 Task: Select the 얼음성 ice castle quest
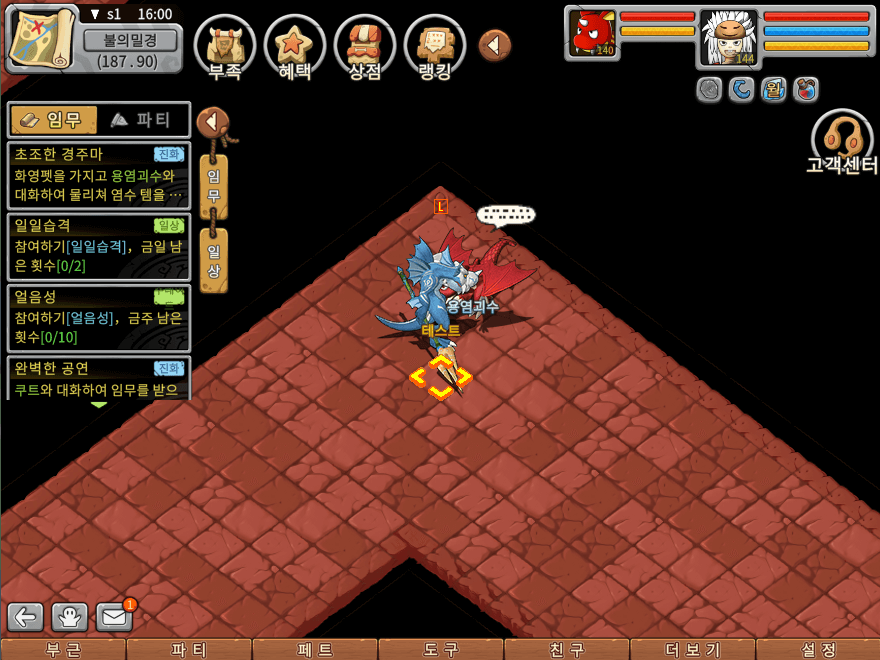pos(98,317)
